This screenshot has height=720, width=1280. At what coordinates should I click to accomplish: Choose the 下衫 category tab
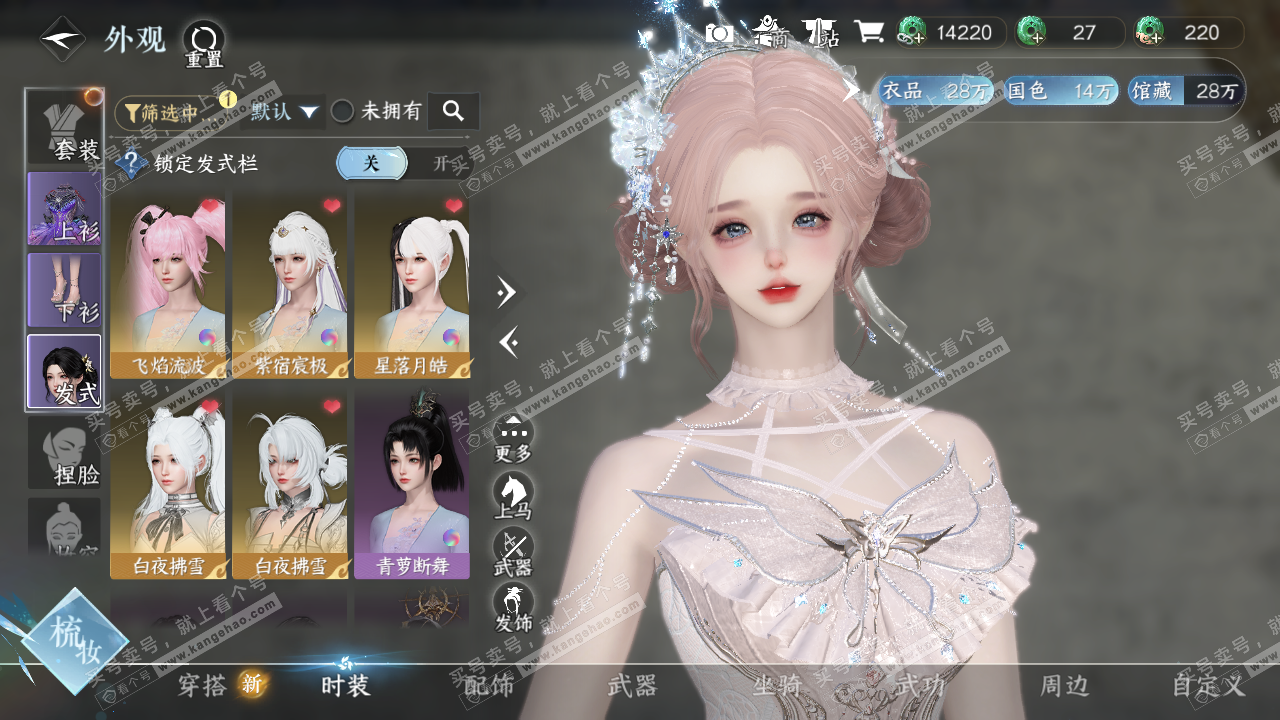[65, 290]
